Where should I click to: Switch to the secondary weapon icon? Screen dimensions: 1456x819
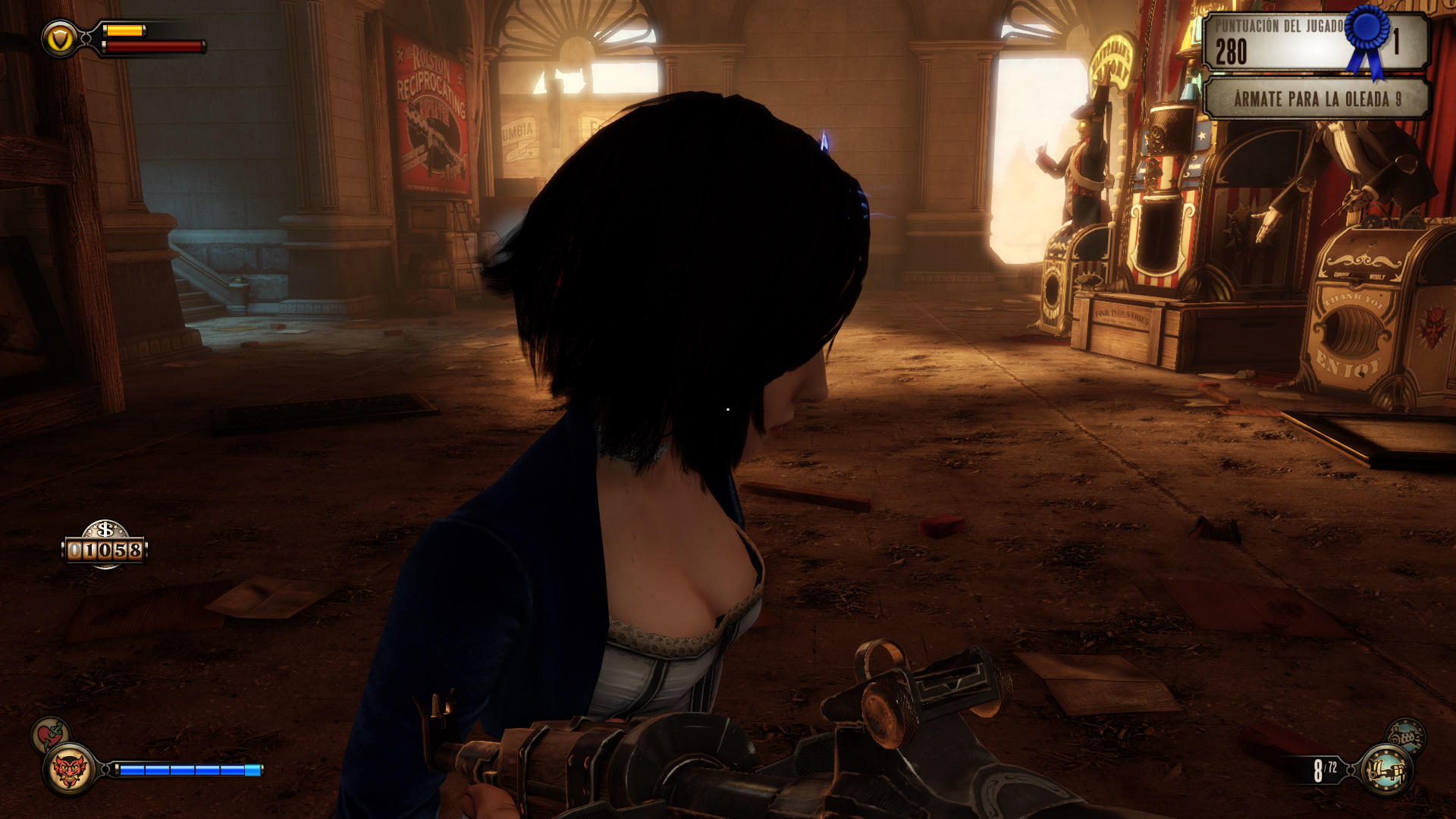(x=1407, y=736)
